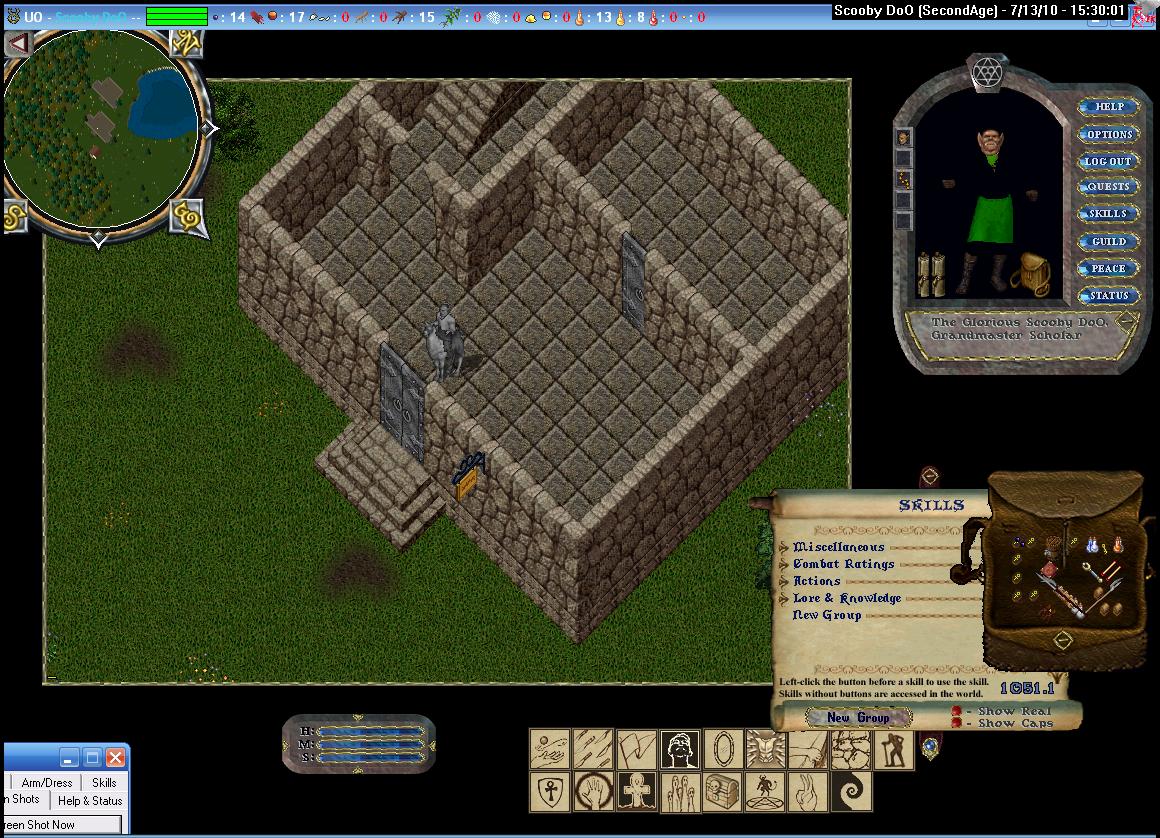This screenshot has height=838, width=1160.
Task: Click the New Group button on the skills scroll
Action: 858,717
